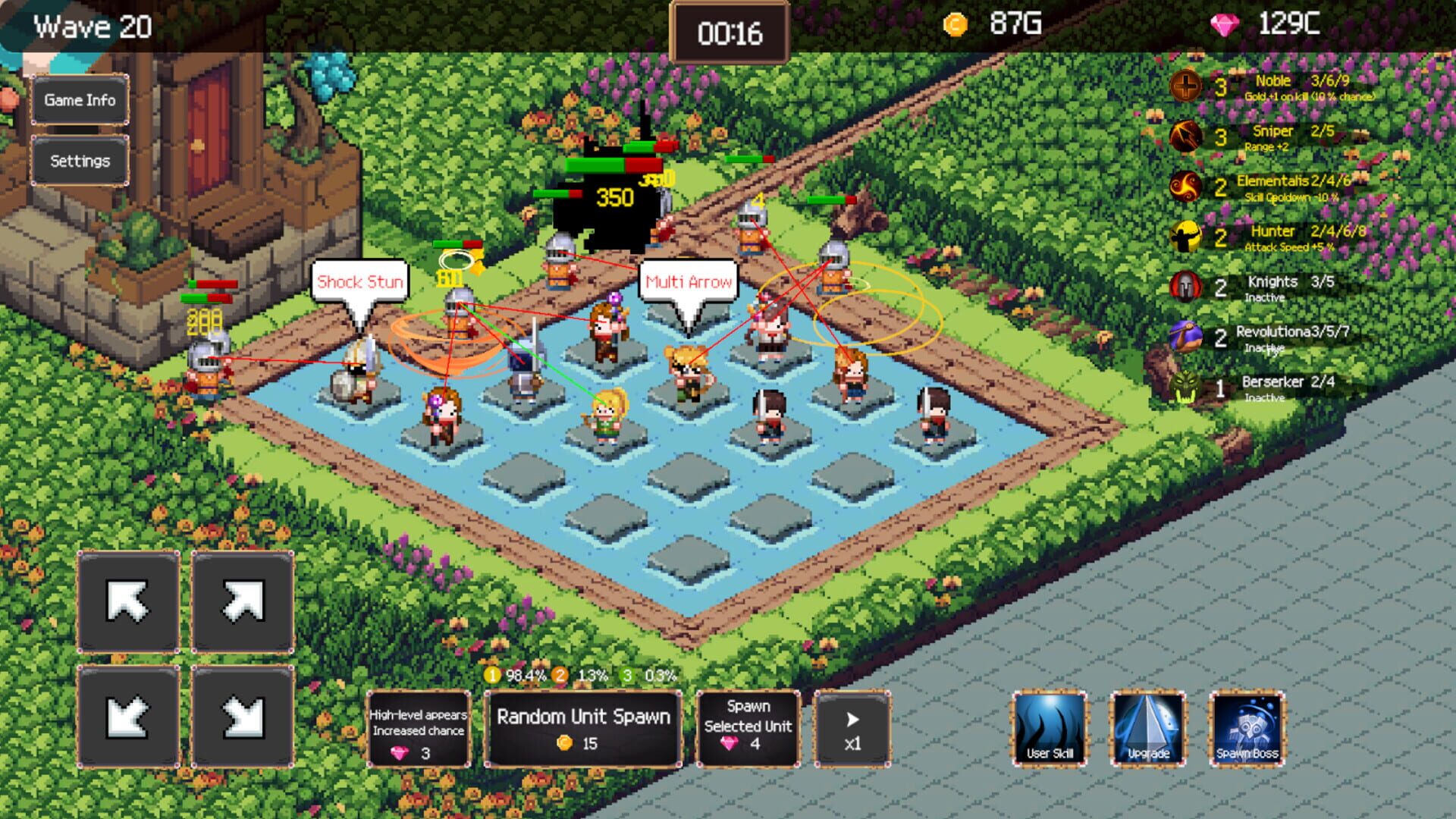This screenshot has width=1456, height=819.
Task: Select the Noble synergy icon
Action: click(x=1187, y=86)
